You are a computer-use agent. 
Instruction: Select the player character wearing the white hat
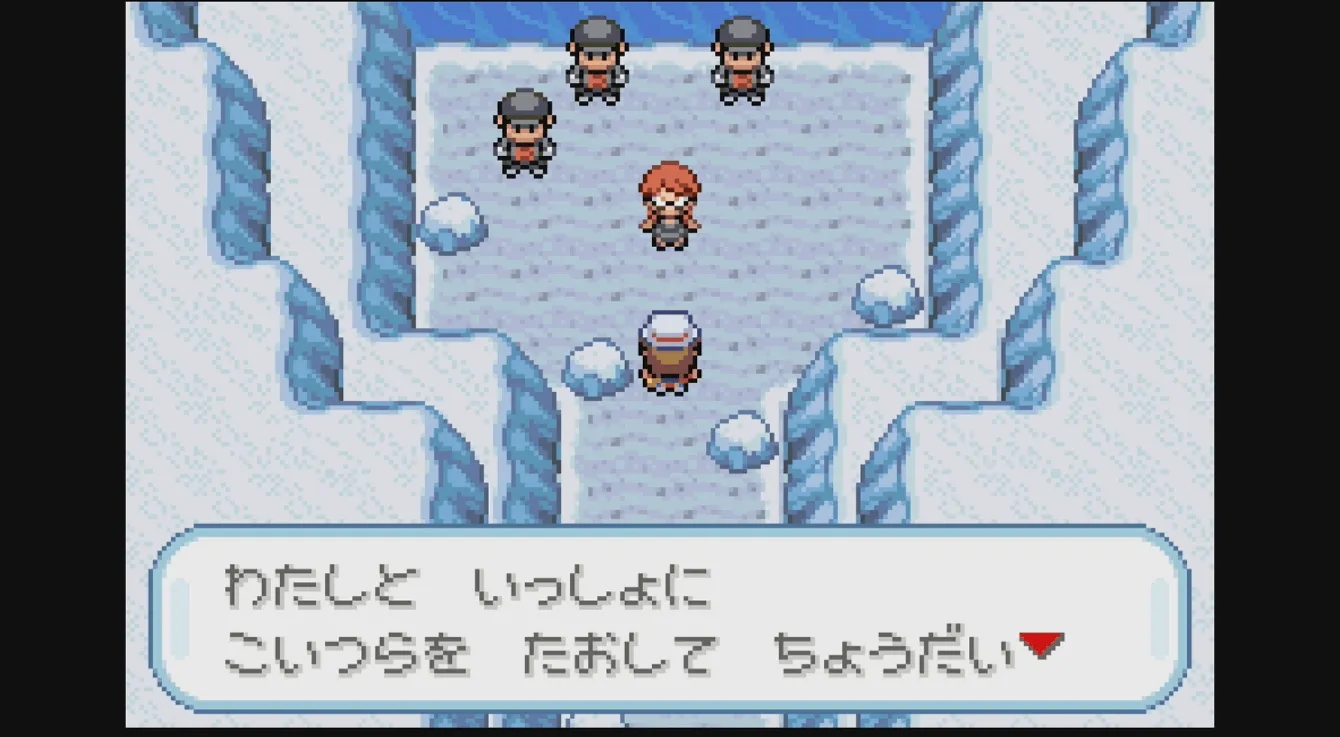(670, 350)
